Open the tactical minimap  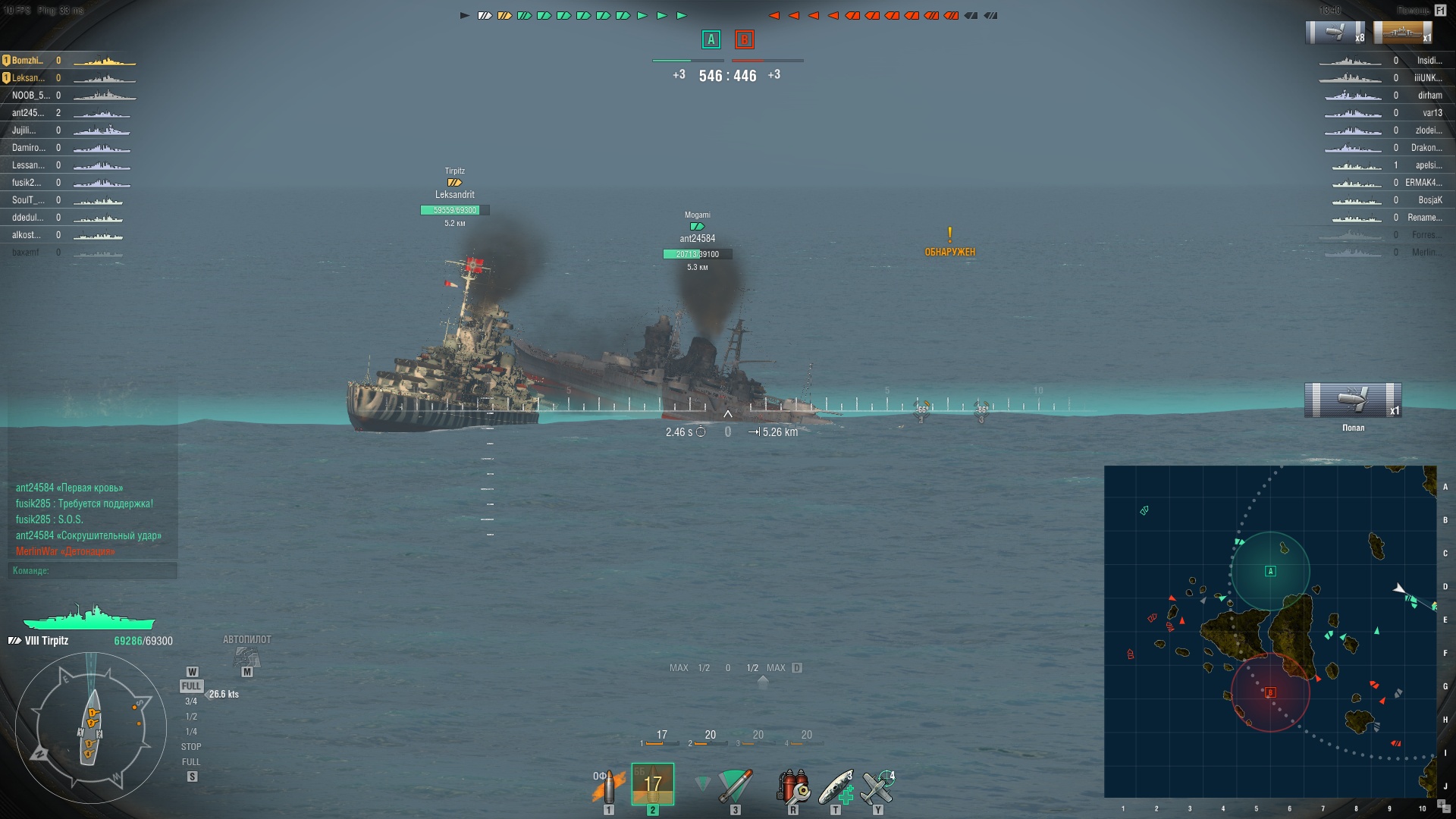[x=1270, y=631]
